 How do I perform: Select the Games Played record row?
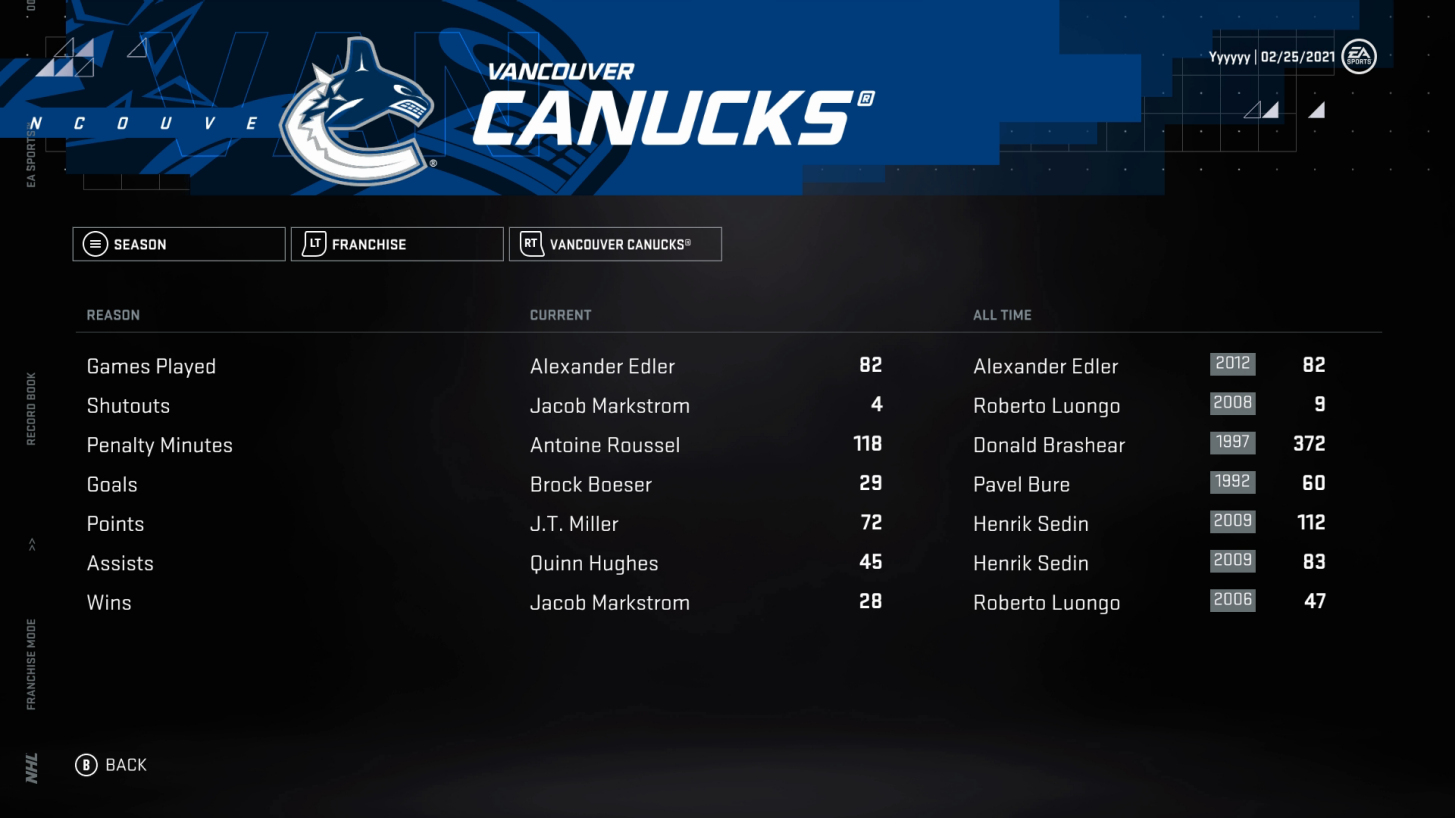tap(152, 367)
